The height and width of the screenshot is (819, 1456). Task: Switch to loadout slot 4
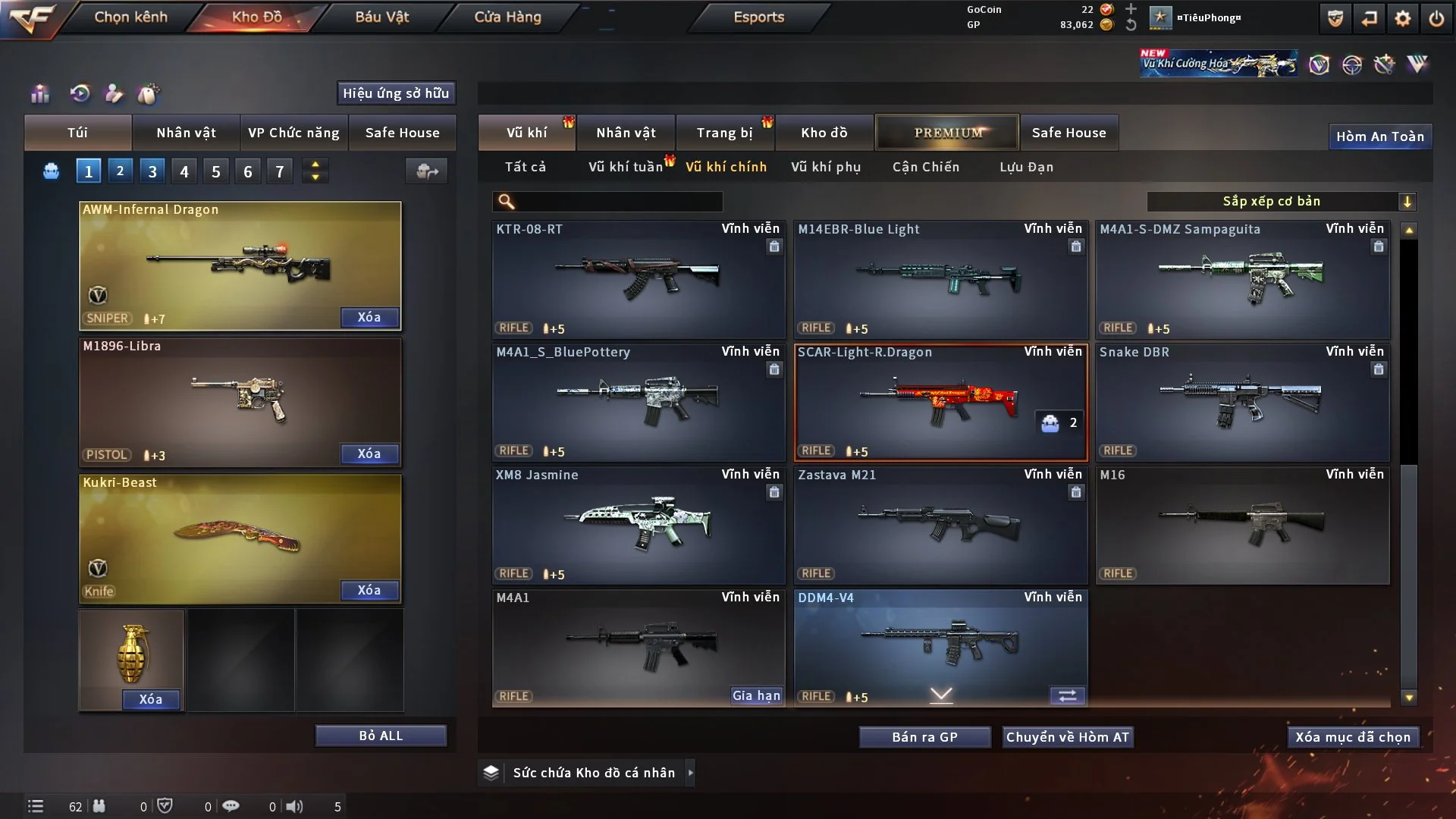(184, 171)
